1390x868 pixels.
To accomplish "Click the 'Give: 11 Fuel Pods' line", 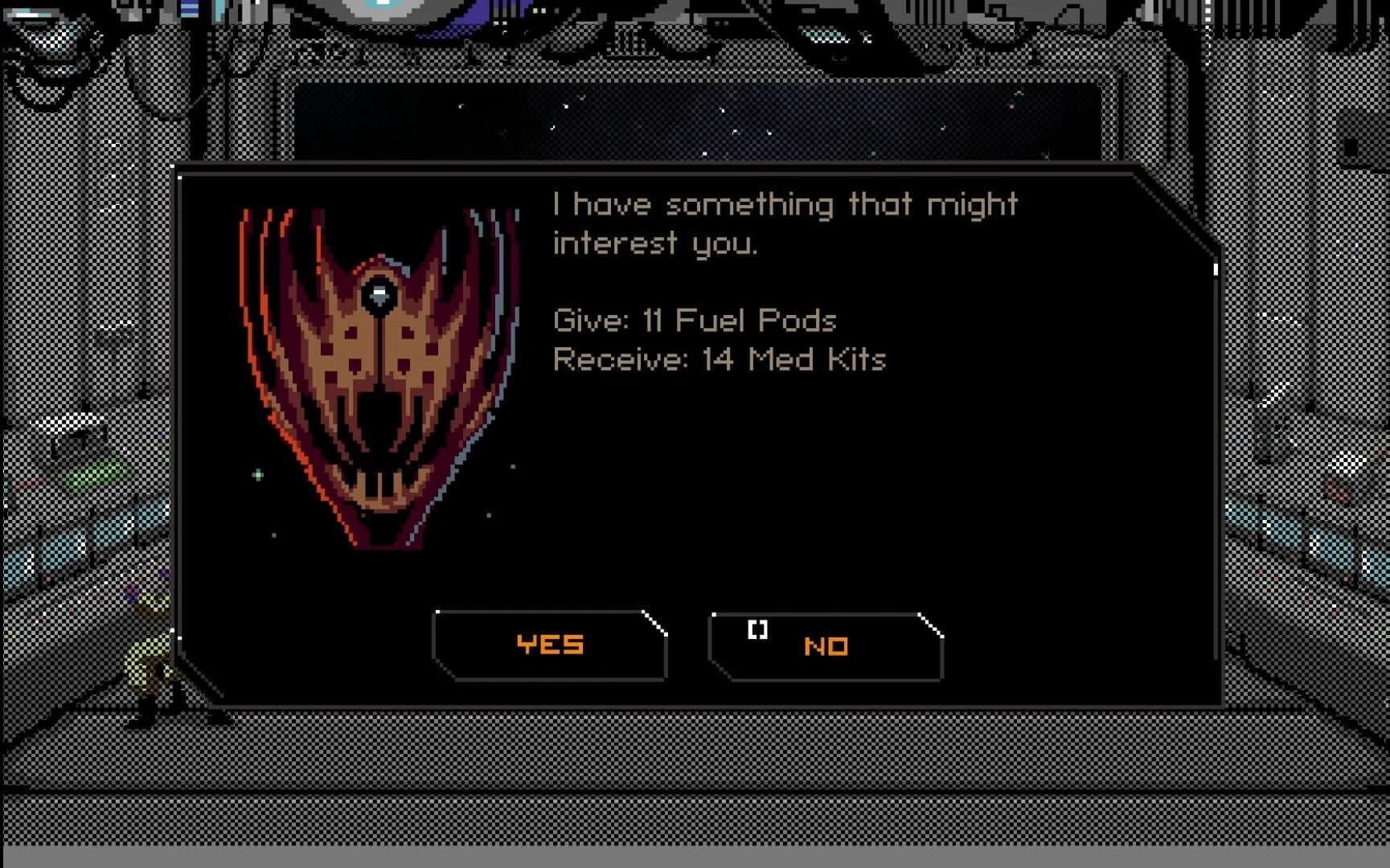I will pyautogui.click(x=695, y=321).
